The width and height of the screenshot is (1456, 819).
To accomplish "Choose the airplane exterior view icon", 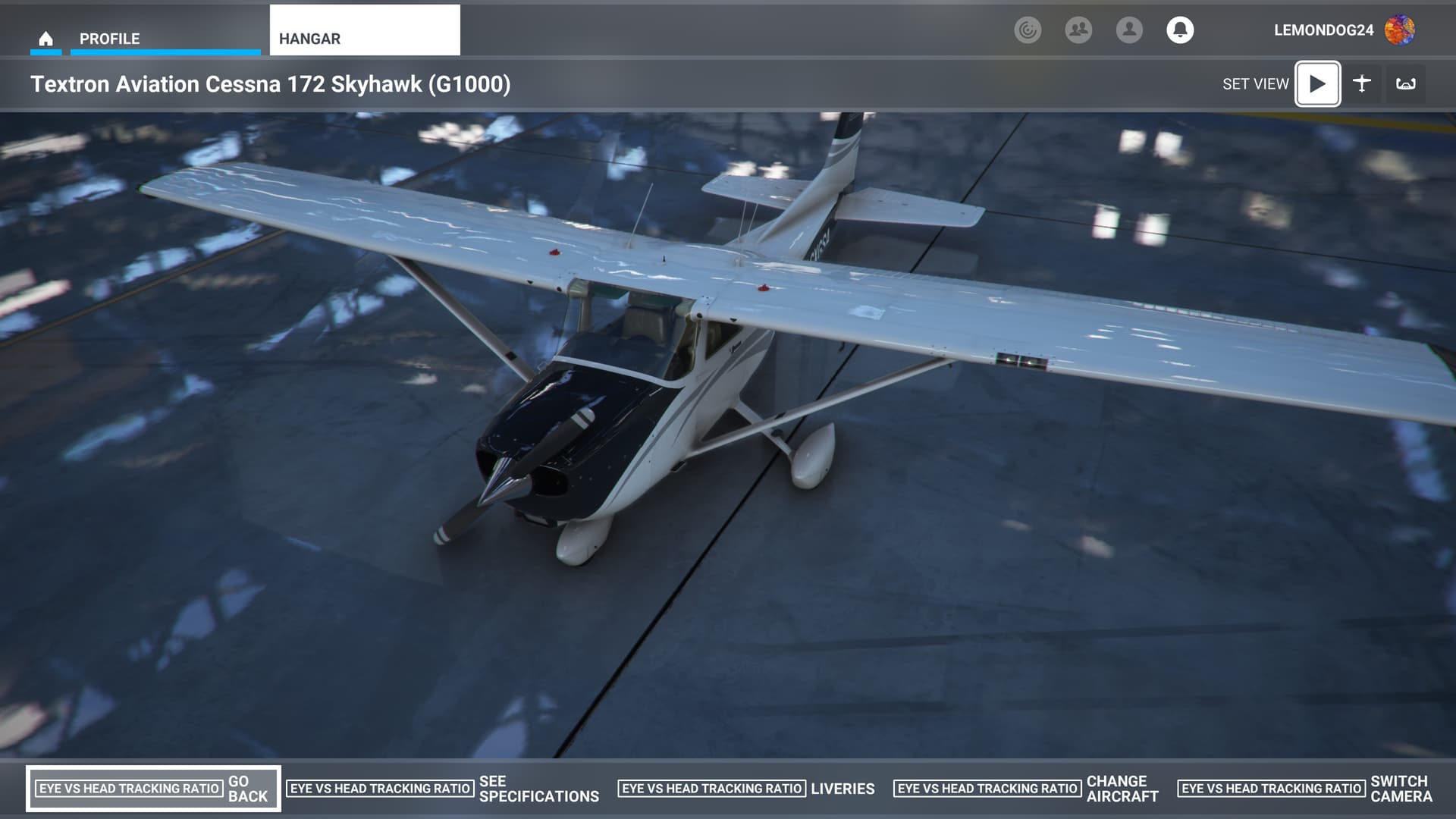I will (x=1362, y=84).
